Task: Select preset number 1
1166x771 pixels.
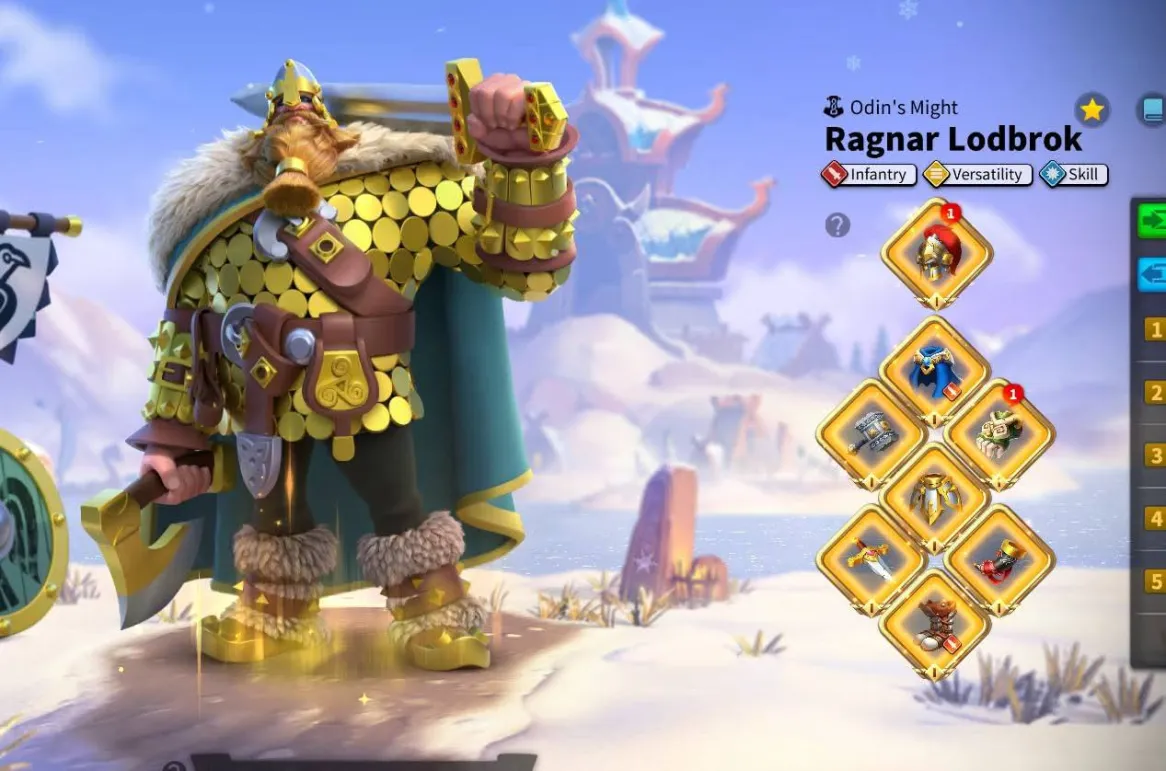Action: pos(1155,329)
